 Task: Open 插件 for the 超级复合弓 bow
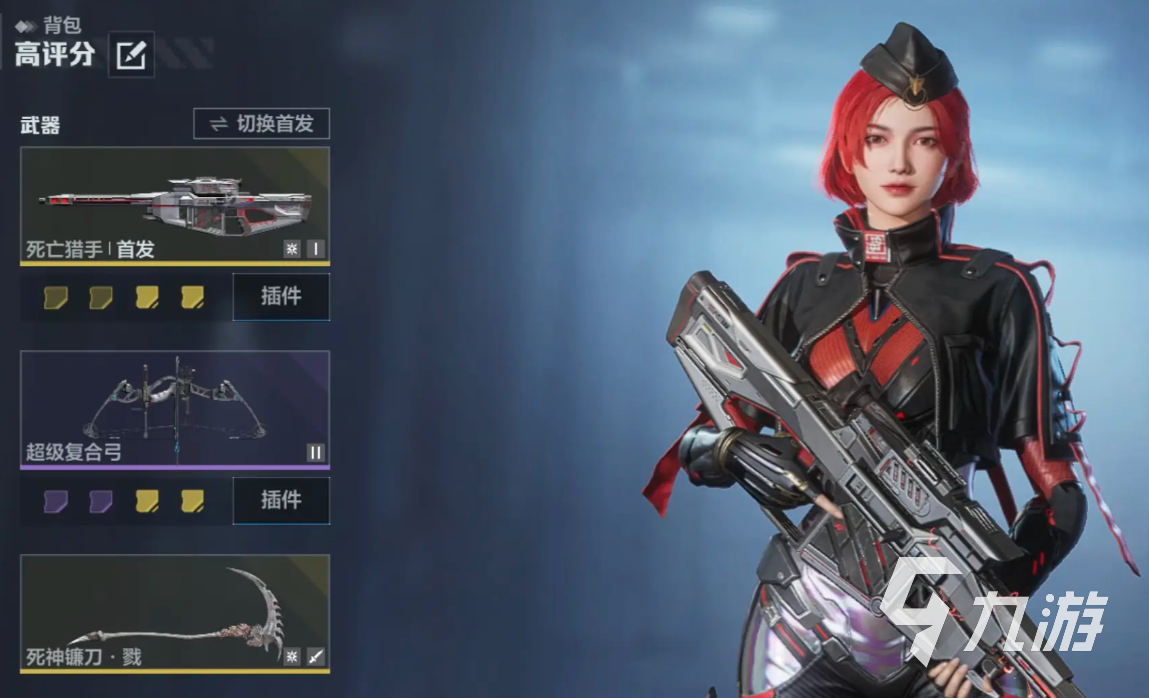281,500
